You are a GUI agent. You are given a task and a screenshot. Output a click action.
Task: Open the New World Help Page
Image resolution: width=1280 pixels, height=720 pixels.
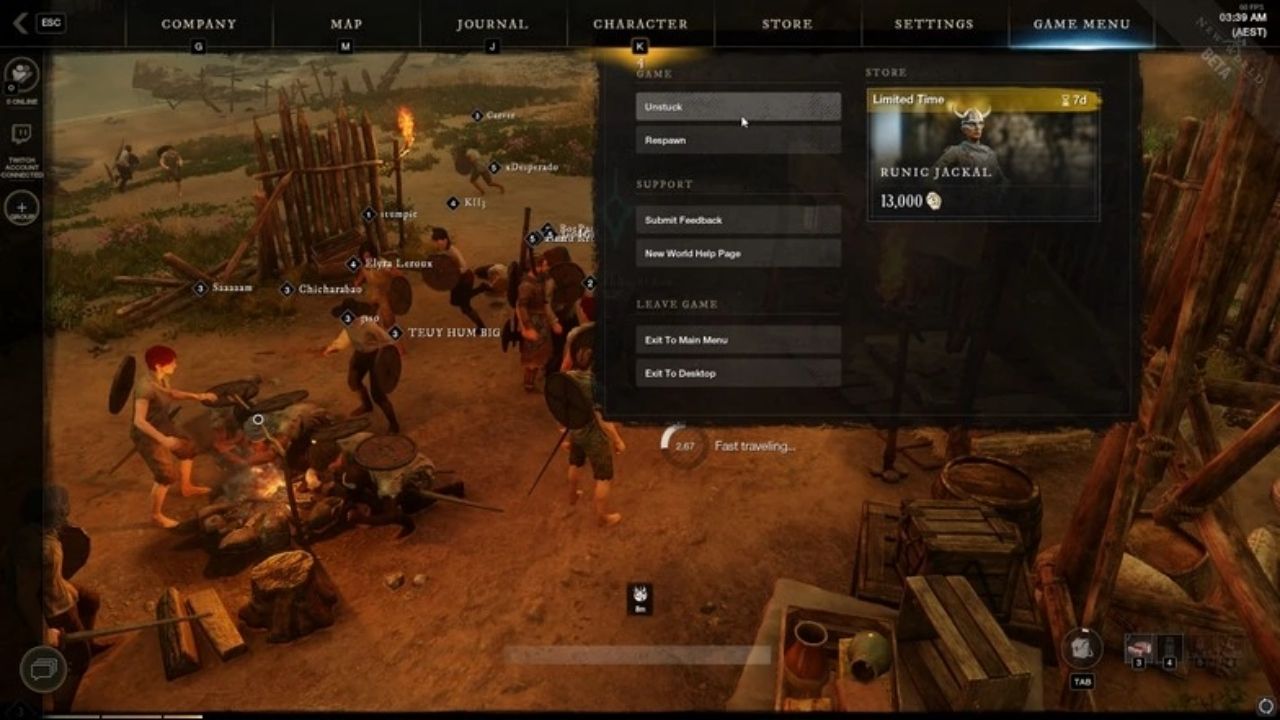[x=738, y=254]
